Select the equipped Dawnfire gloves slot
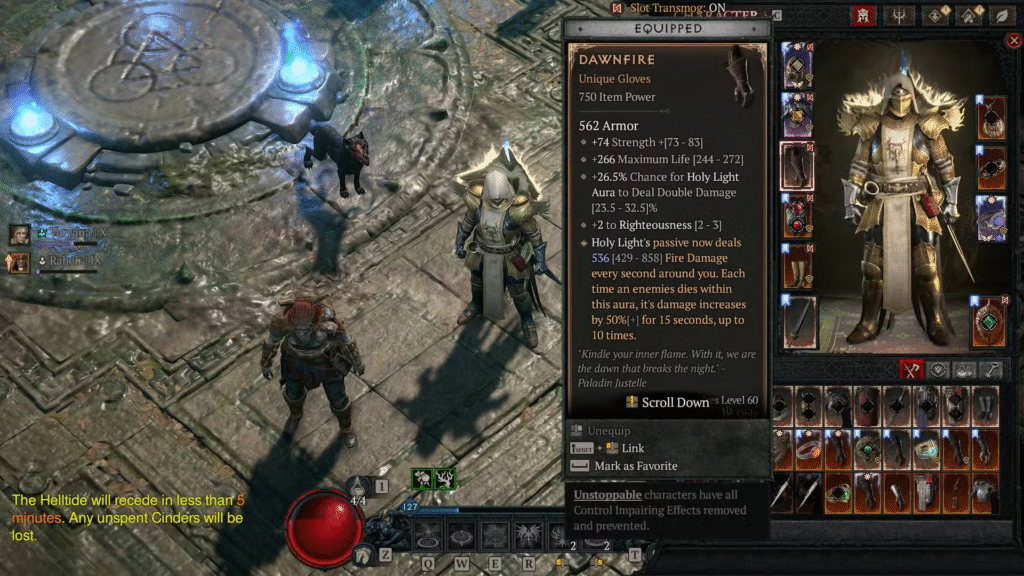Screen dimensions: 1024x576 pos(797,166)
